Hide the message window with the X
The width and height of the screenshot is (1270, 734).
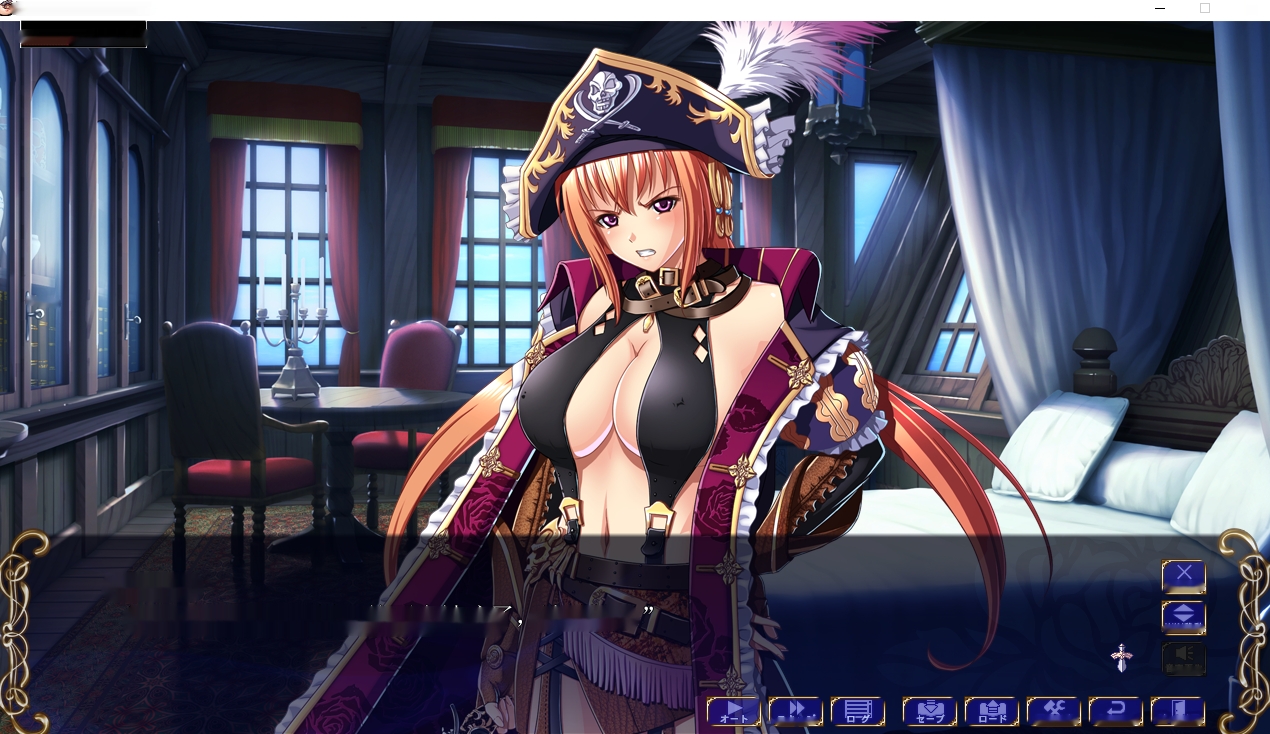[1183, 575]
